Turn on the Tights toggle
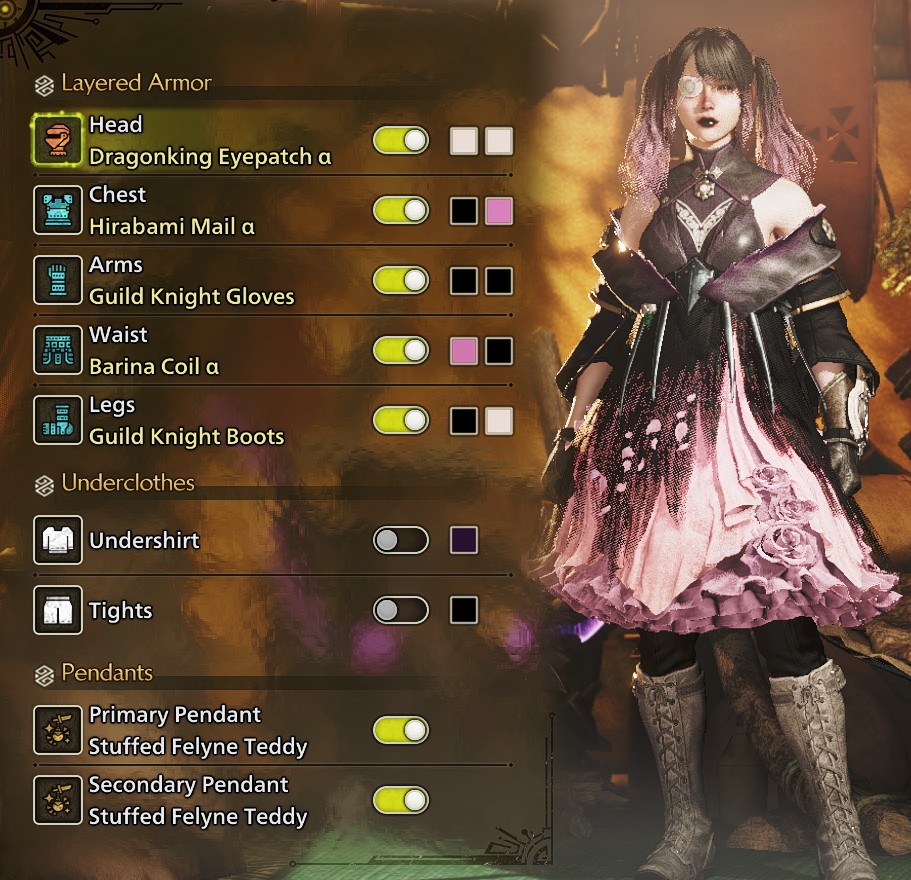Image resolution: width=911 pixels, height=880 pixels. 400,610
